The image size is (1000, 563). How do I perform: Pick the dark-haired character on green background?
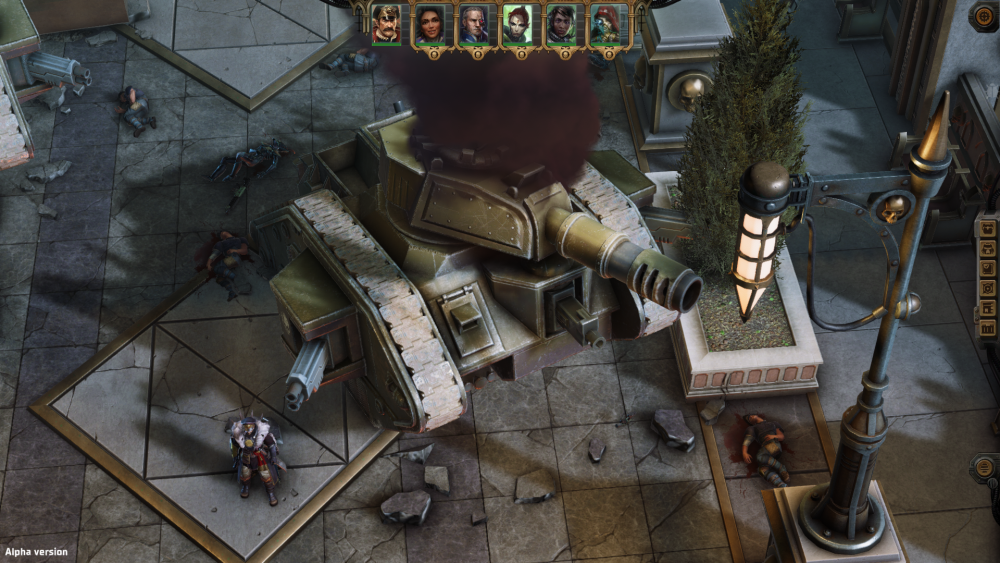click(562, 24)
